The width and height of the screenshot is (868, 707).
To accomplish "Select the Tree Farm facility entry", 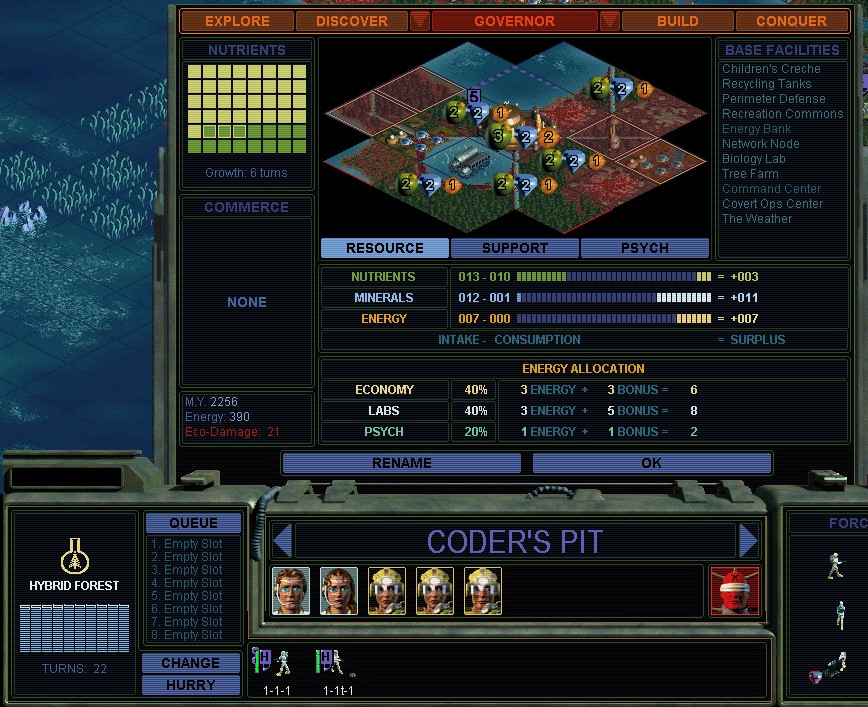I will [750, 174].
